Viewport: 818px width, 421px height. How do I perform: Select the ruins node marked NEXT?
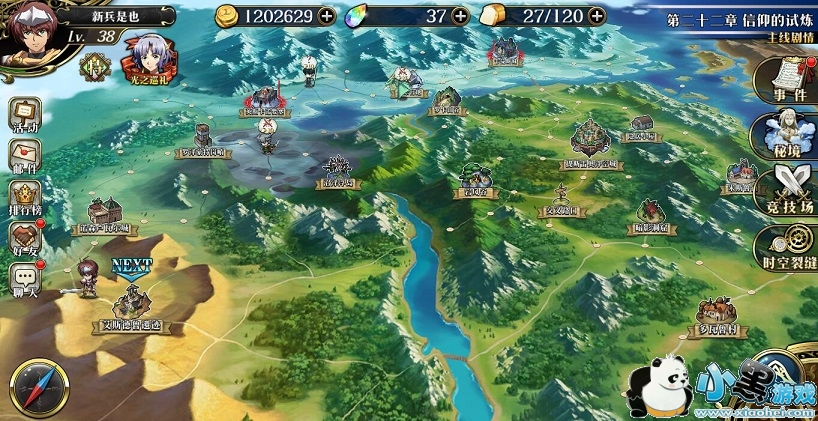(132, 301)
